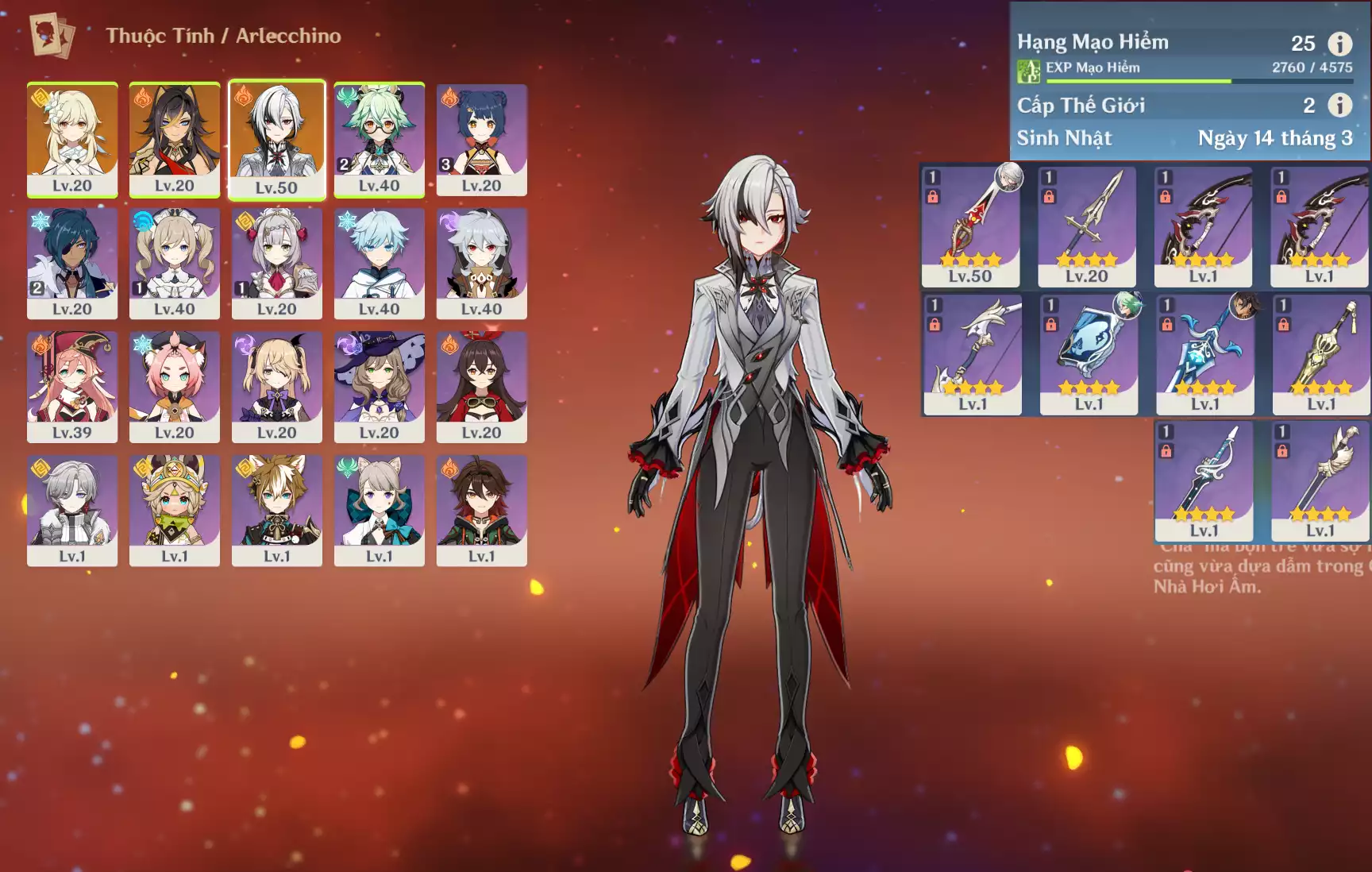Choose Sucrose from the character grid

point(379,138)
